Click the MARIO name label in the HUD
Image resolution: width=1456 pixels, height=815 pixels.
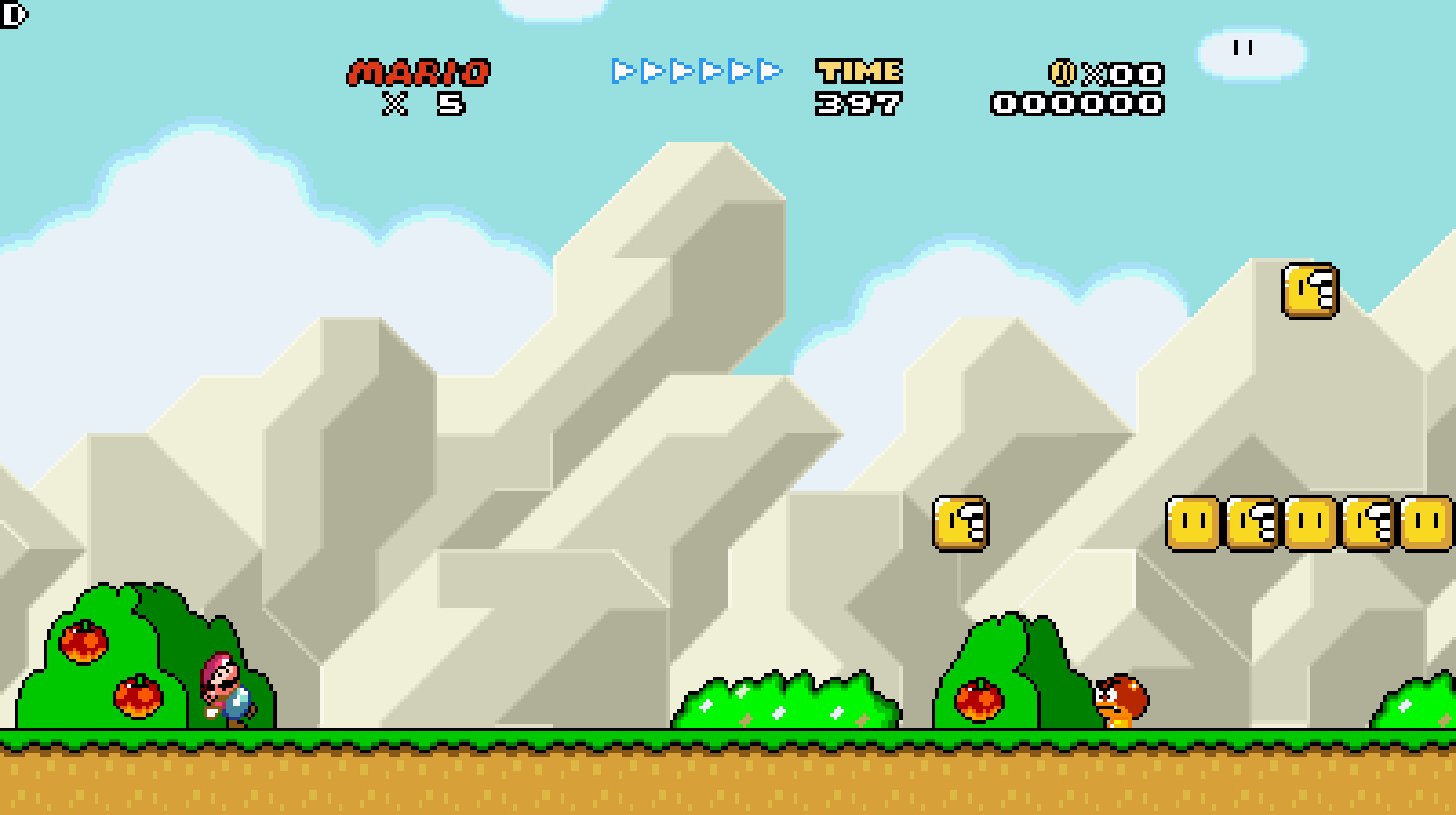coord(420,71)
